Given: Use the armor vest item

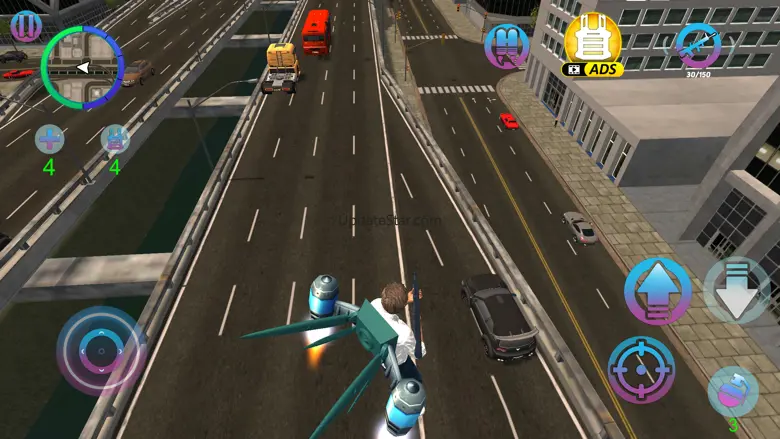Looking at the screenshot, I should click(115, 139).
